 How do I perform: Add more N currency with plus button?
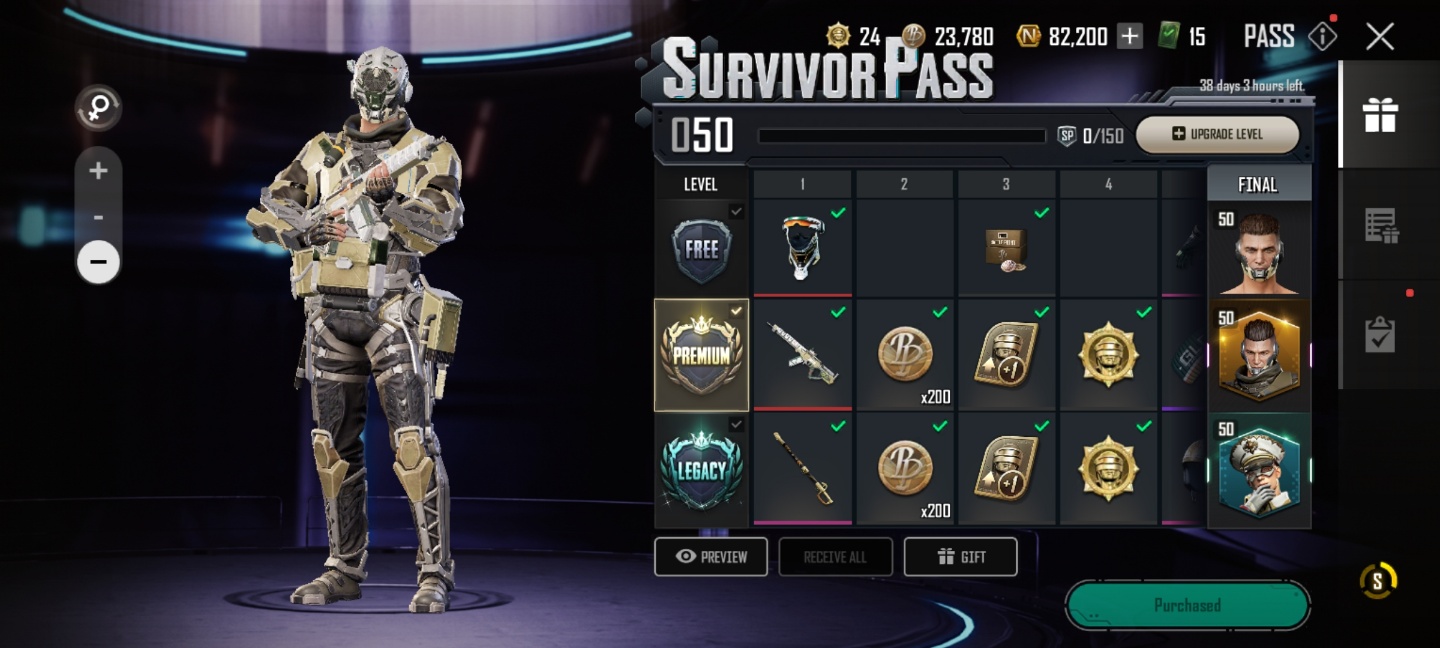click(1129, 37)
